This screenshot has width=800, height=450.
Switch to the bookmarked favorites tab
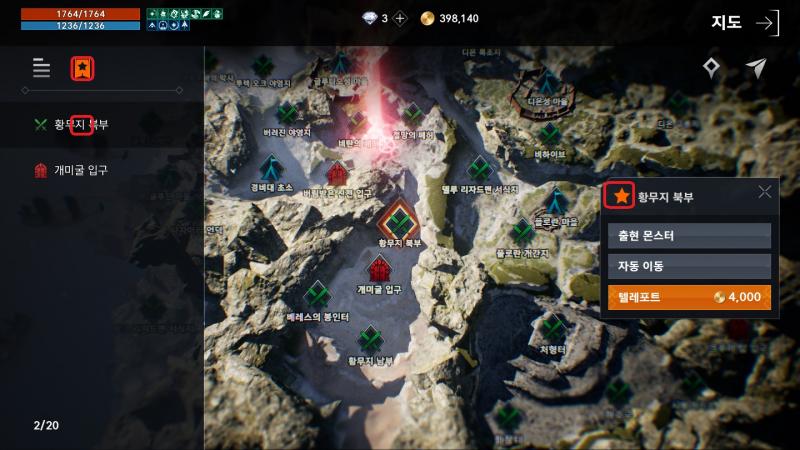tap(81, 68)
